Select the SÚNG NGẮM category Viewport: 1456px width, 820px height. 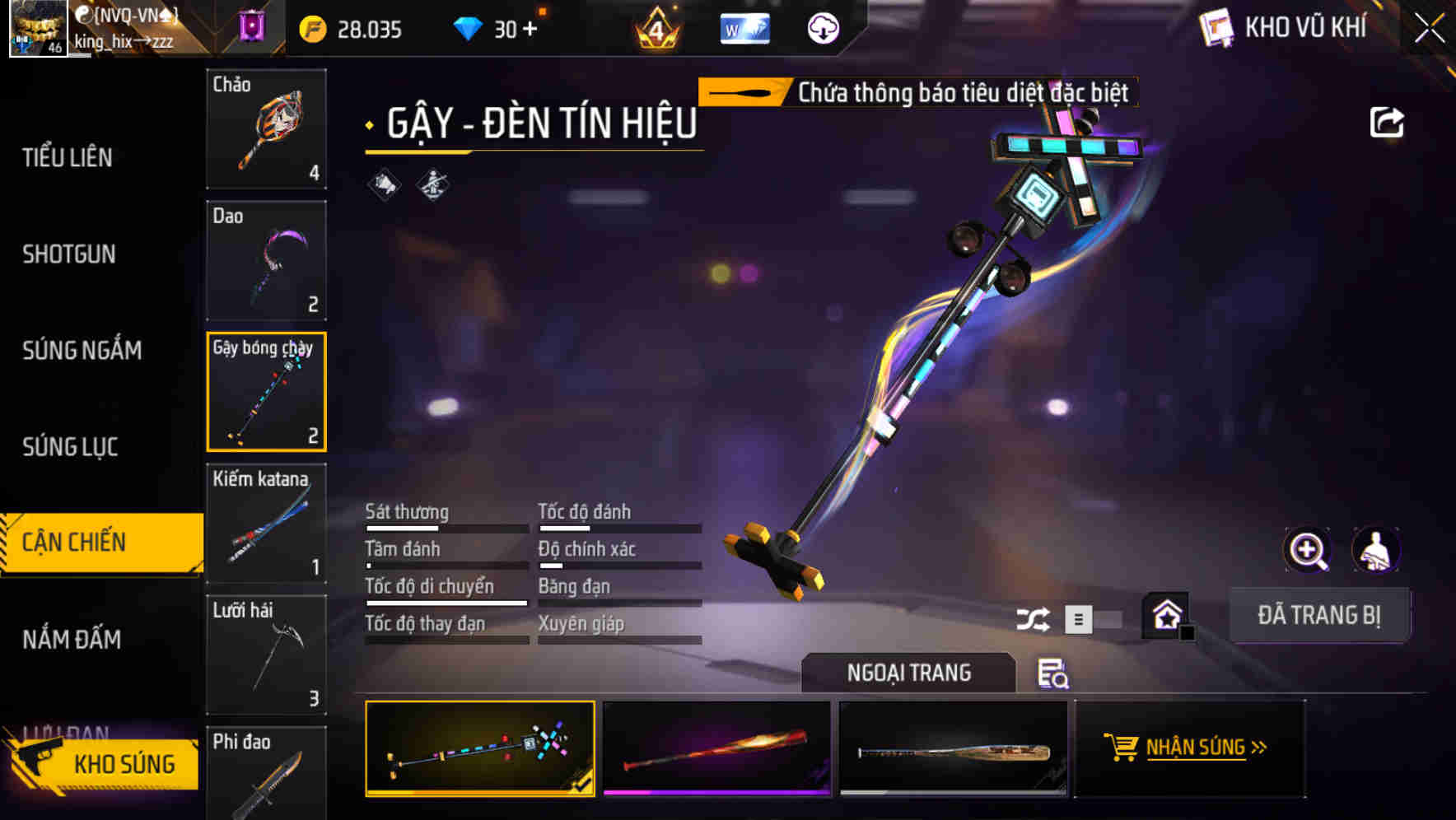coord(82,350)
